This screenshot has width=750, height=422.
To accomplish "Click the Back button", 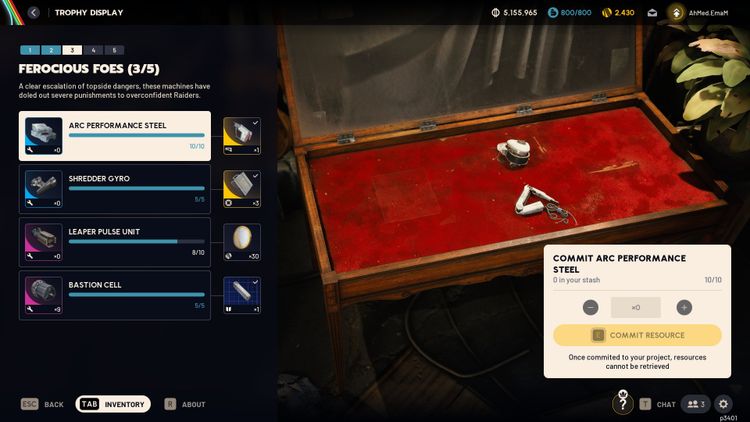I will [x=43, y=404].
